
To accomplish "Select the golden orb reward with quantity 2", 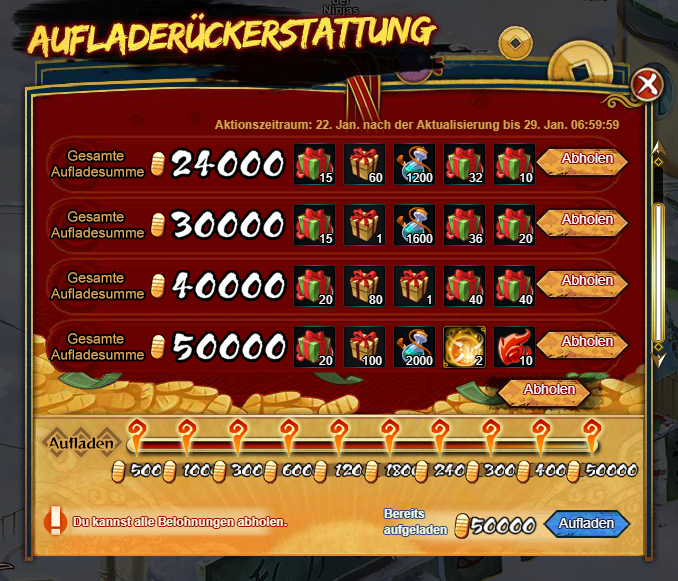I will coord(464,347).
